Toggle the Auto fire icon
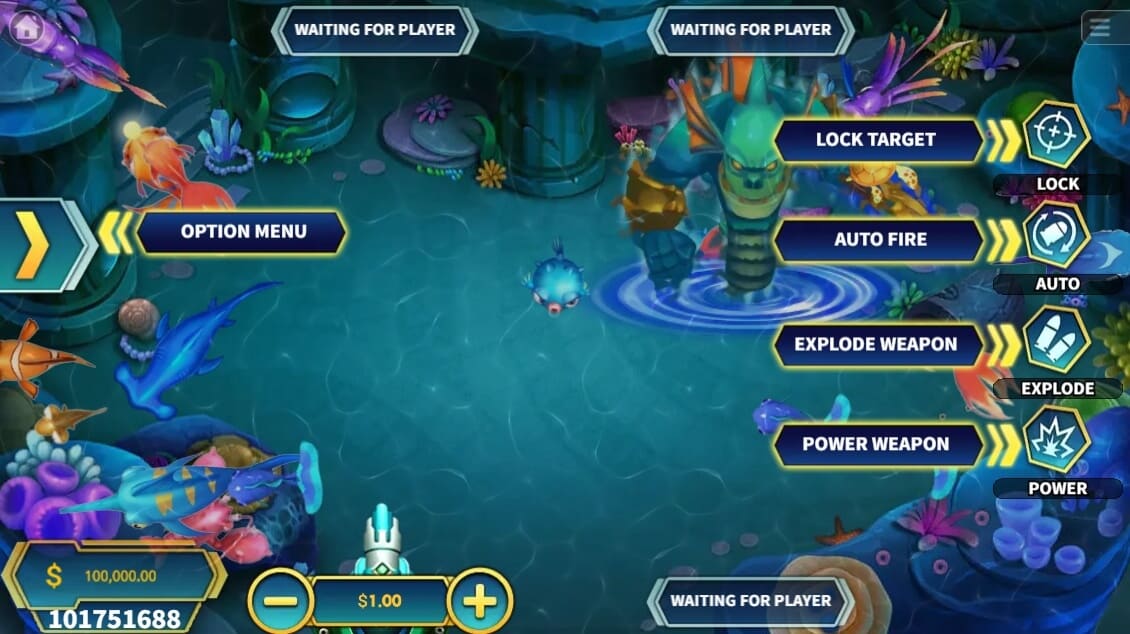 click(1057, 237)
